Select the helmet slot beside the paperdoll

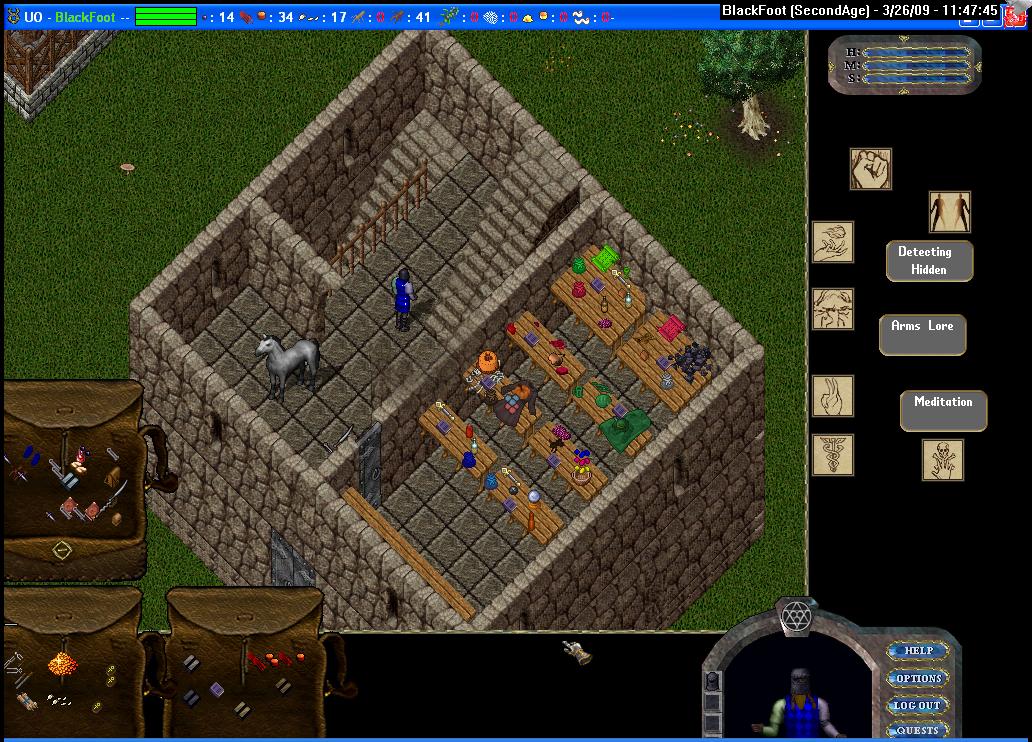click(713, 682)
